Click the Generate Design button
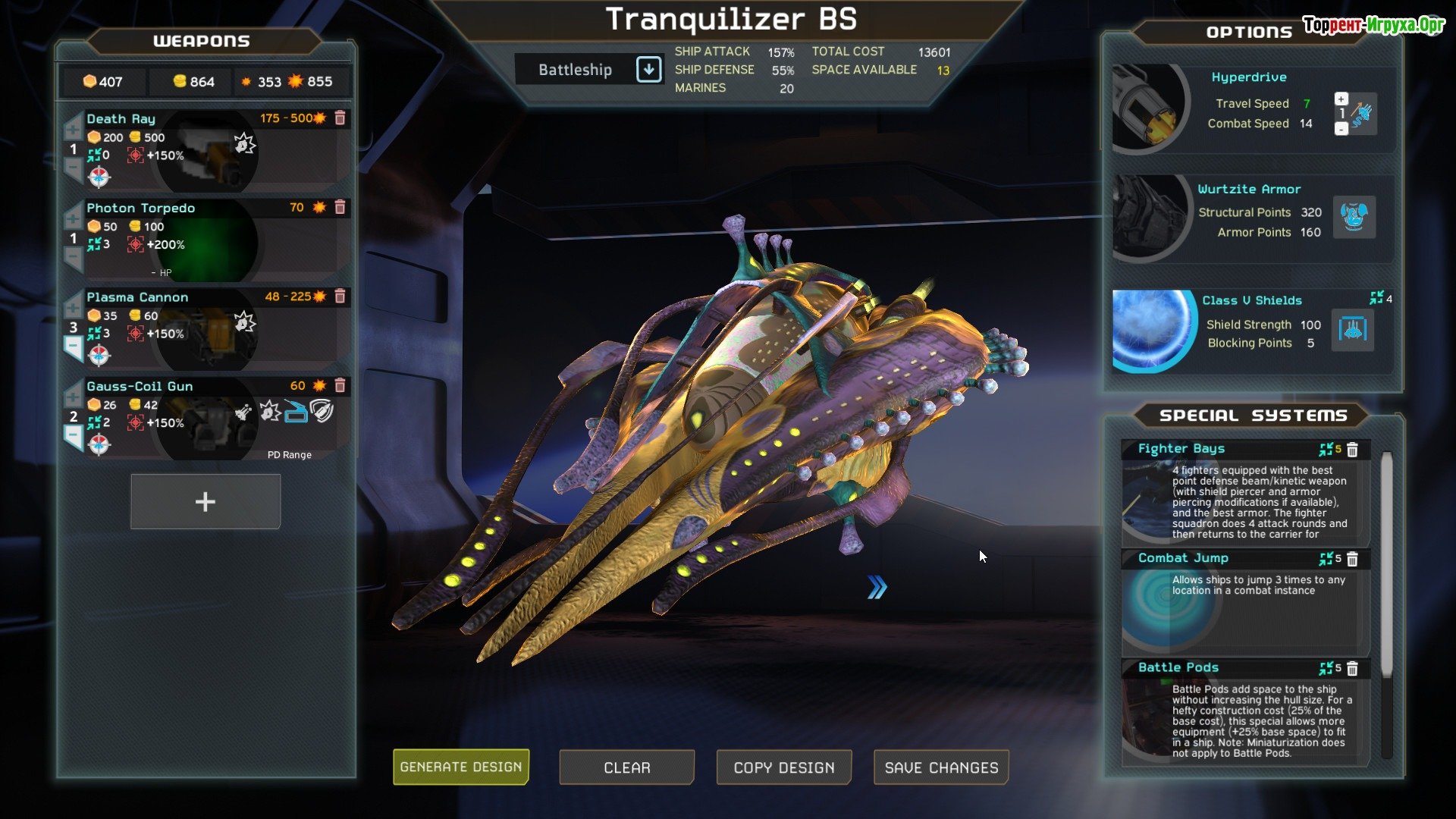This screenshot has width=1456, height=819. tap(460, 767)
